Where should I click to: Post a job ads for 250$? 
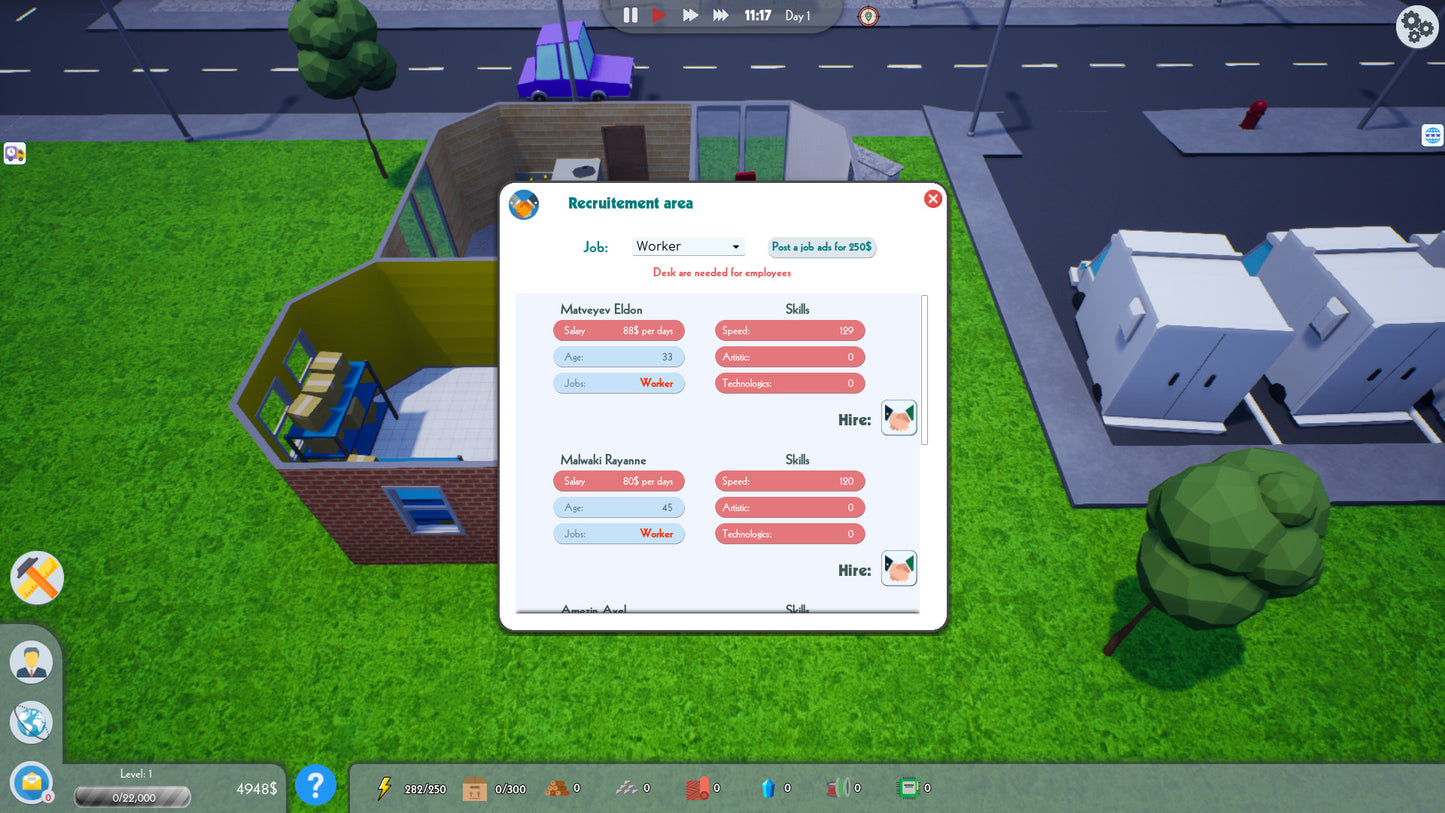click(x=821, y=247)
